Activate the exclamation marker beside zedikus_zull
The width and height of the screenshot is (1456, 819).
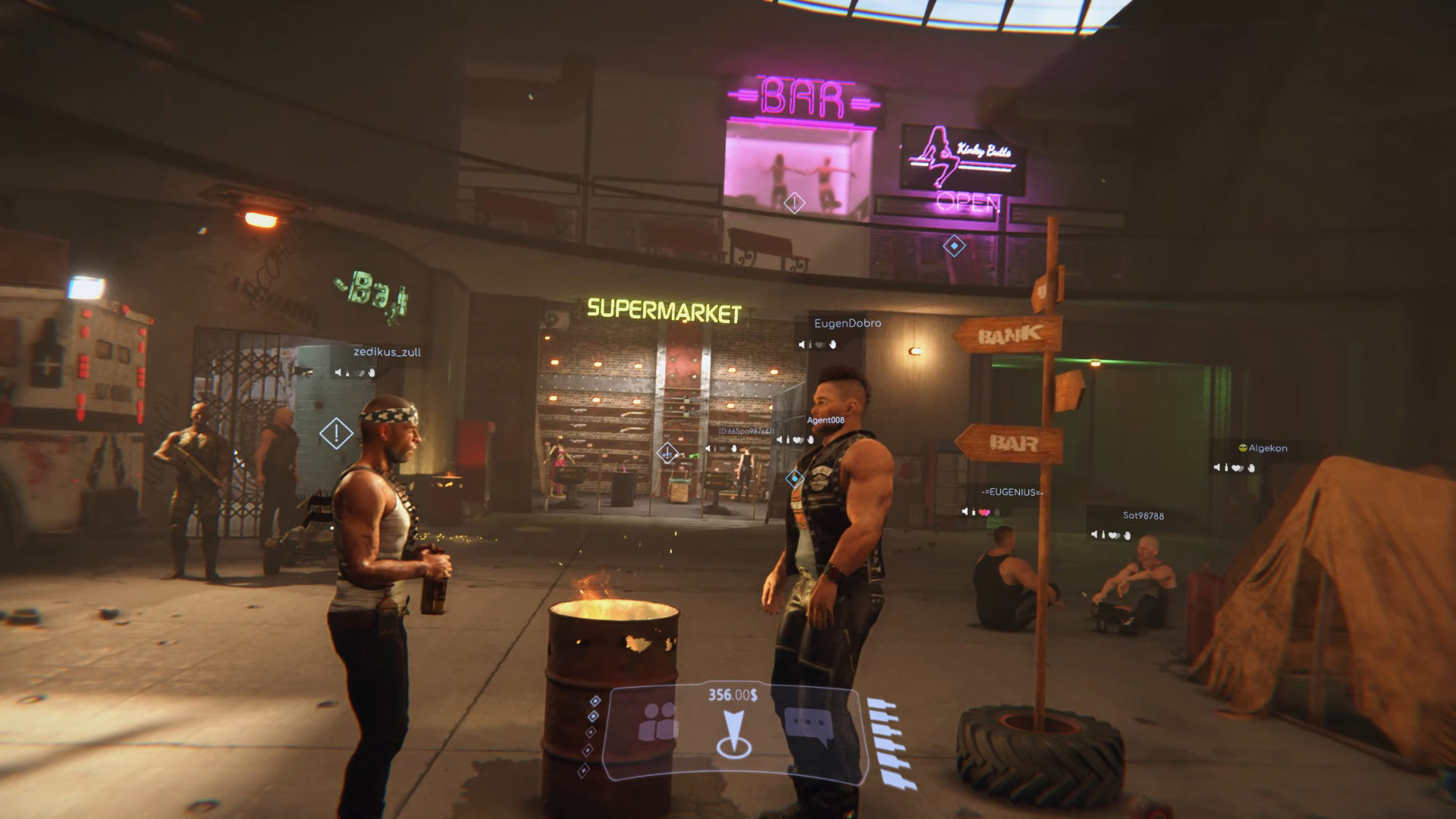(x=336, y=433)
